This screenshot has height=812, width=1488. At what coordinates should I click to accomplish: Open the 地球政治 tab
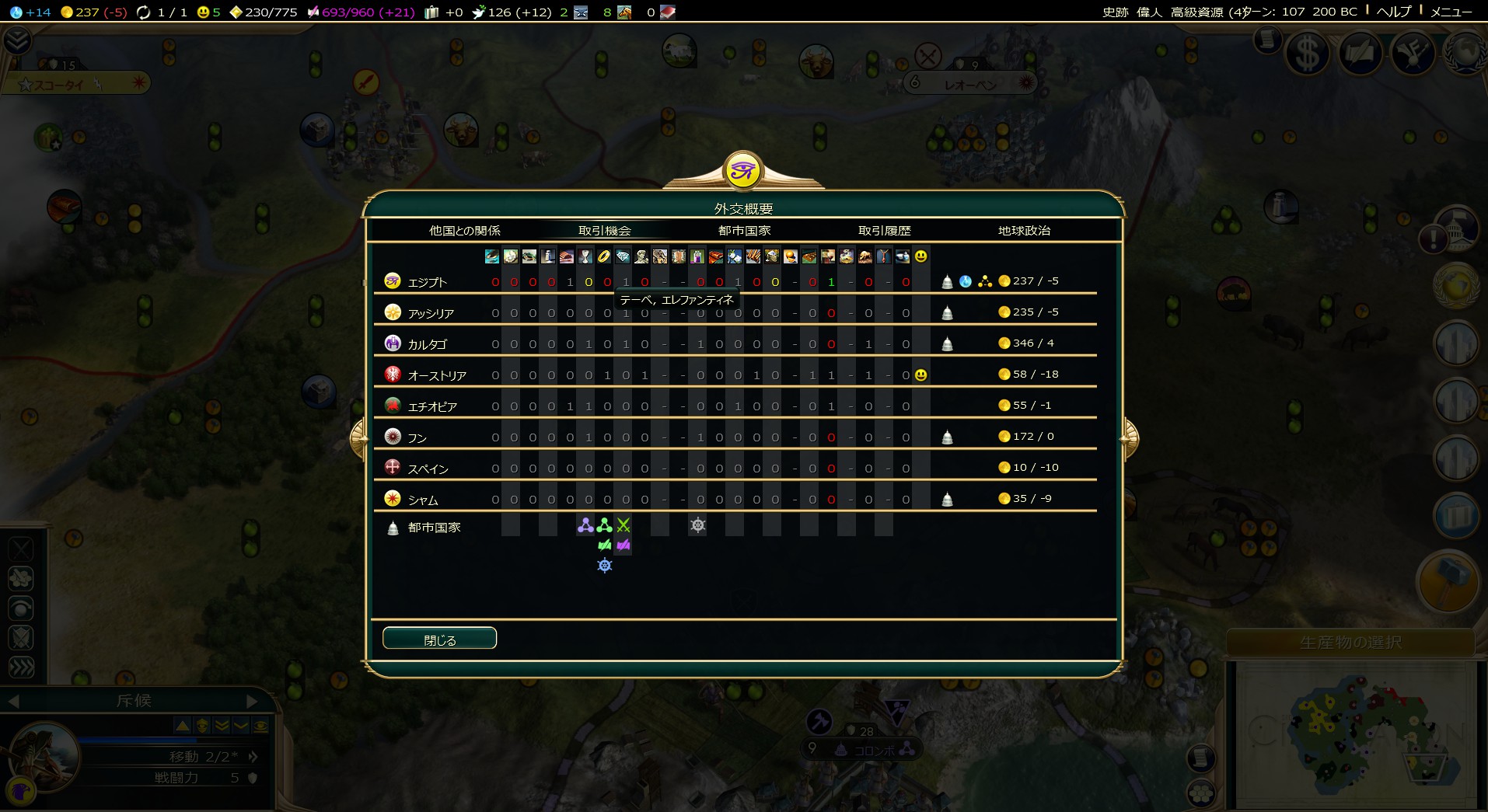(x=1024, y=231)
